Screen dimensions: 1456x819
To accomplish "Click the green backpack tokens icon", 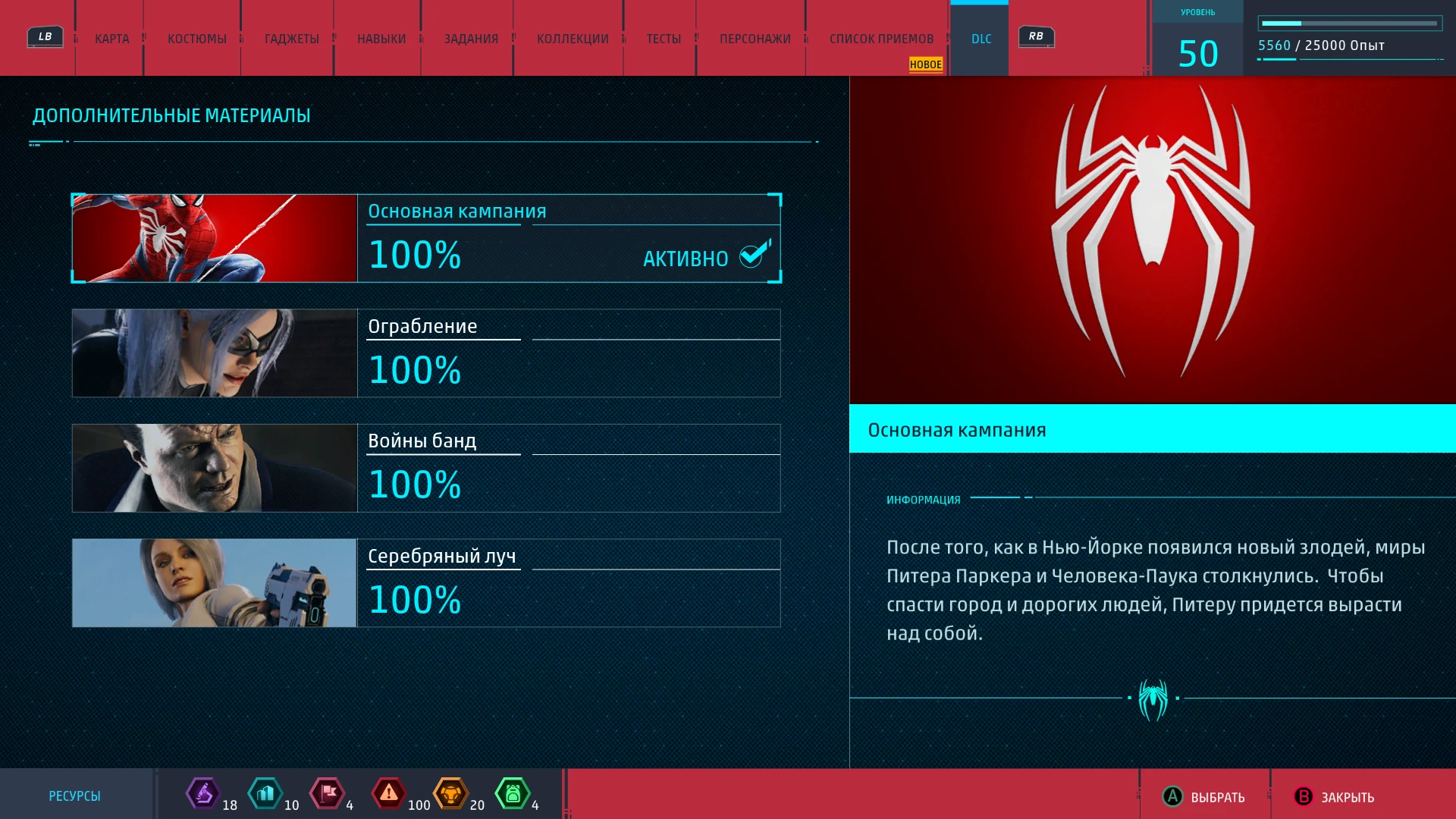I will click(x=514, y=794).
